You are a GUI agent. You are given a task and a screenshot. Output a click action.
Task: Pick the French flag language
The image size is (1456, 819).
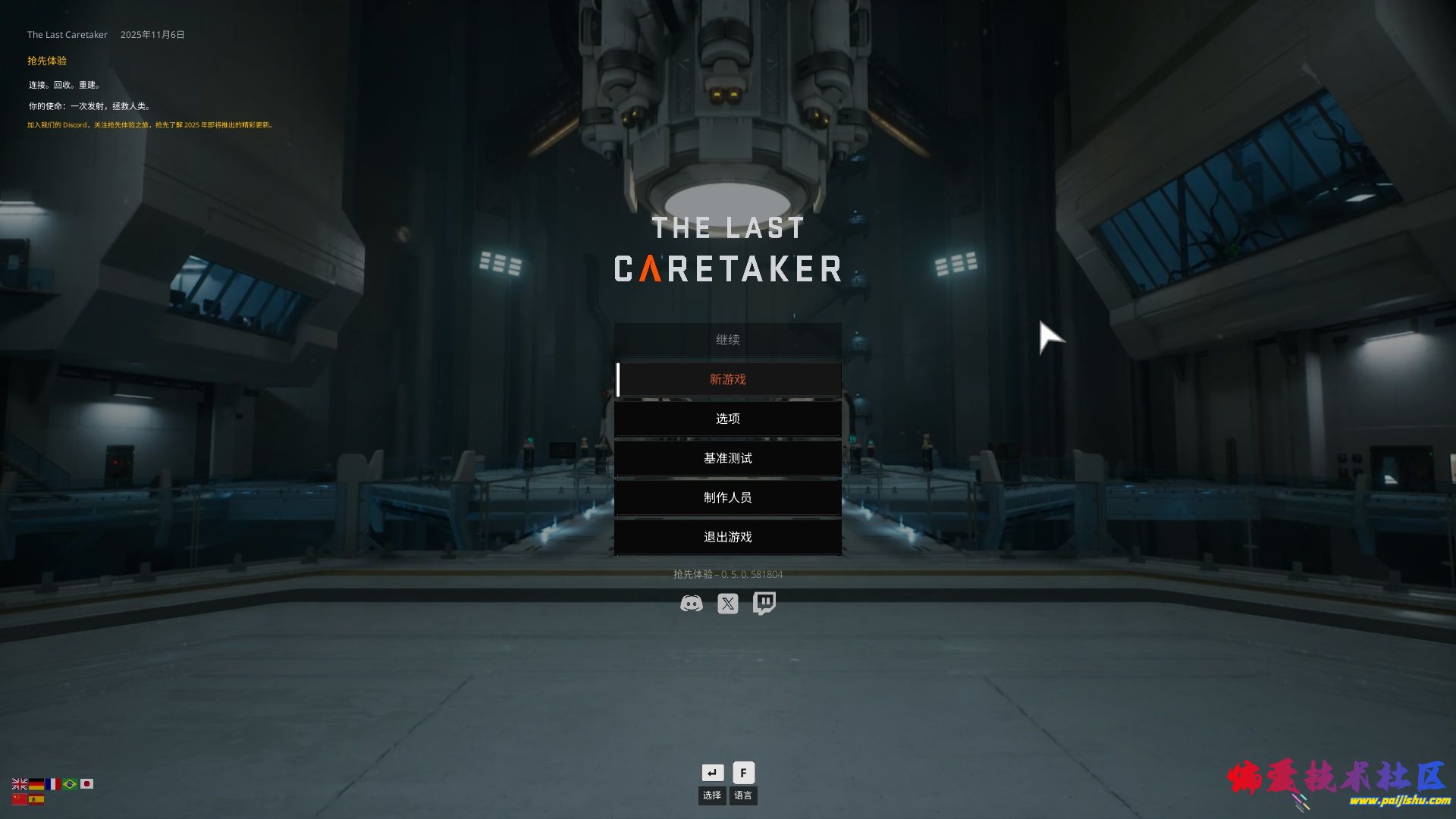click(x=53, y=784)
